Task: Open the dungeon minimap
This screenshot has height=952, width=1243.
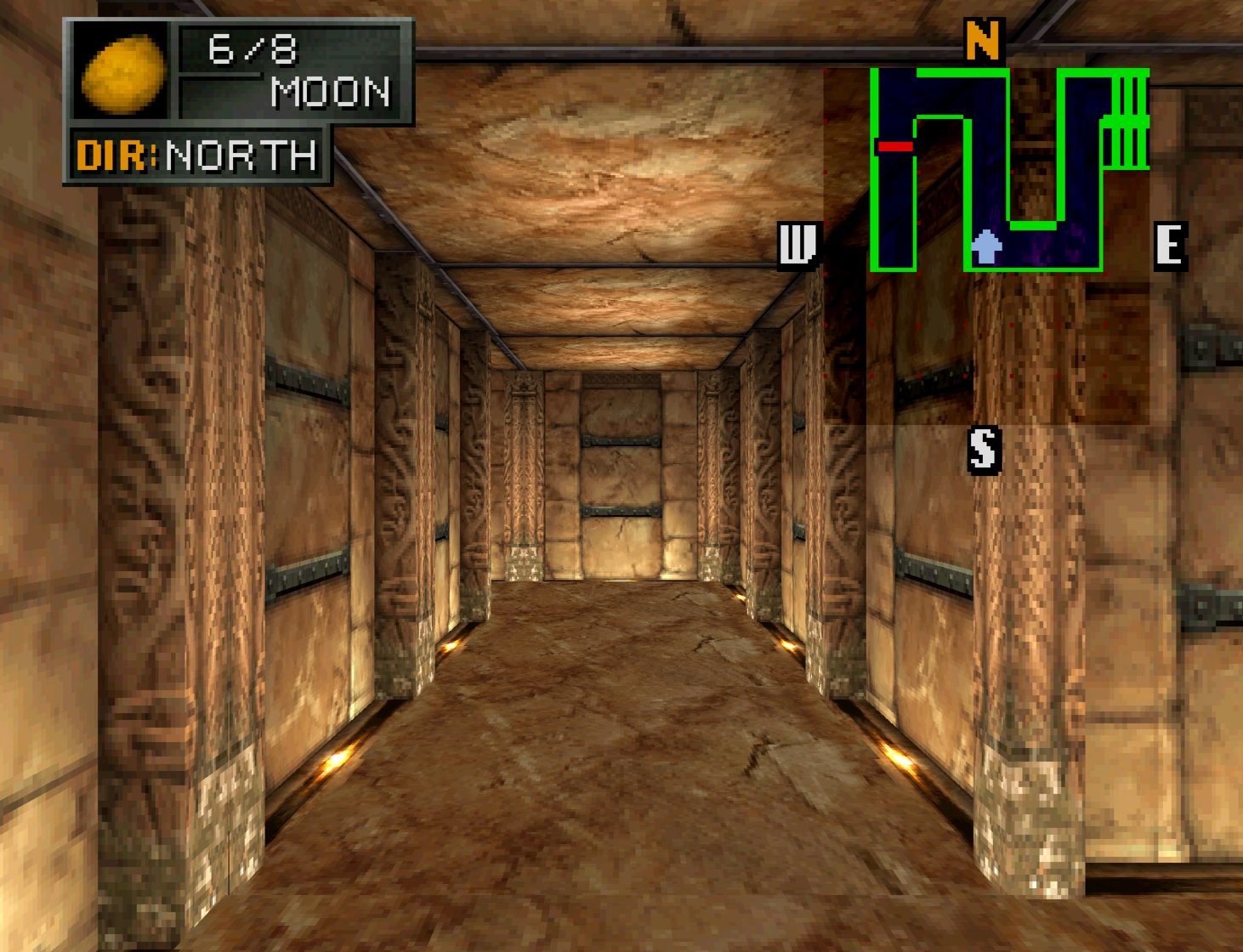Action: tap(1010, 170)
